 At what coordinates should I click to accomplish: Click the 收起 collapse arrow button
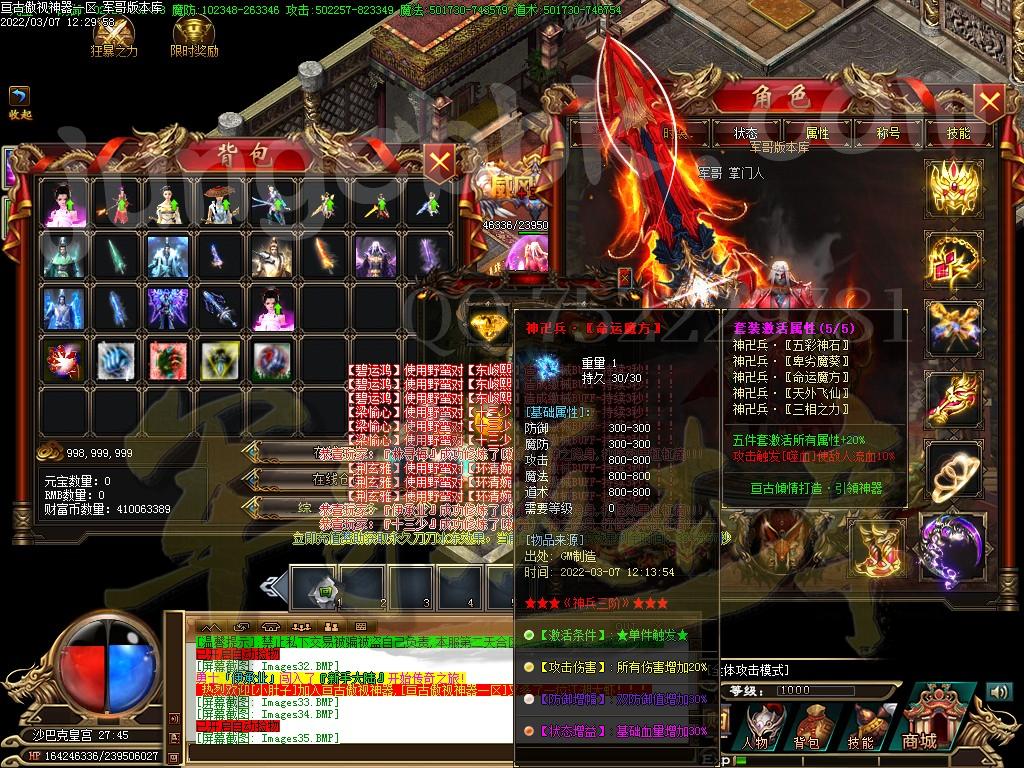coord(19,96)
